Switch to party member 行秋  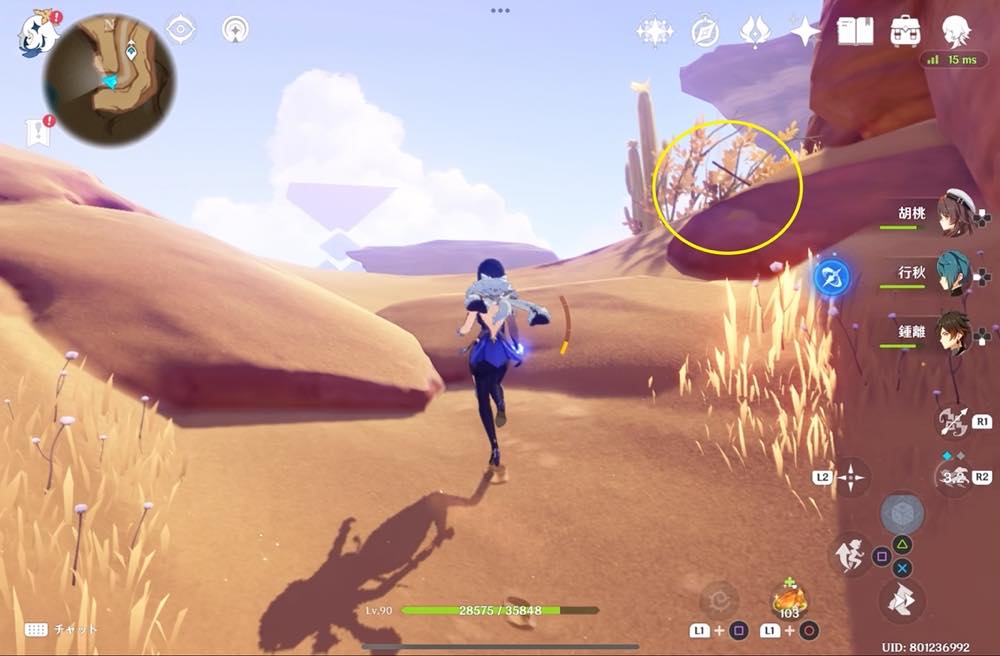point(953,272)
